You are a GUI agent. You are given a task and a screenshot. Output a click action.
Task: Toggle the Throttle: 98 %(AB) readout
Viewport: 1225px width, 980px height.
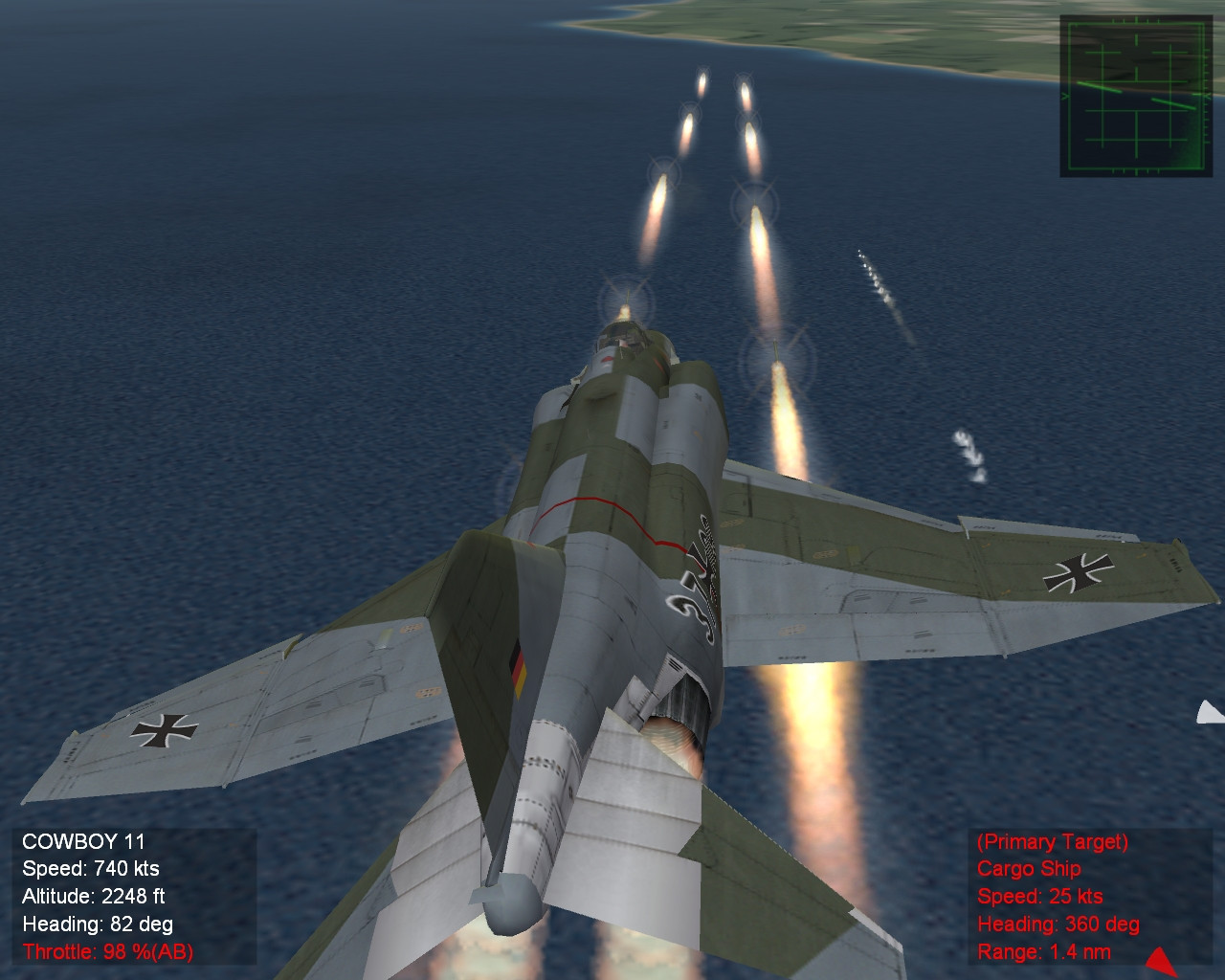click(x=108, y=953)
